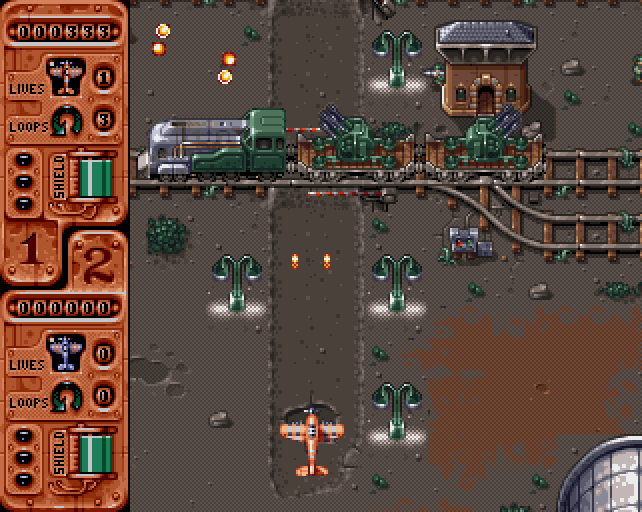Click player one's green loops arrow icon
This screenshot has height=512, width=642.
(x=67, y=119)
